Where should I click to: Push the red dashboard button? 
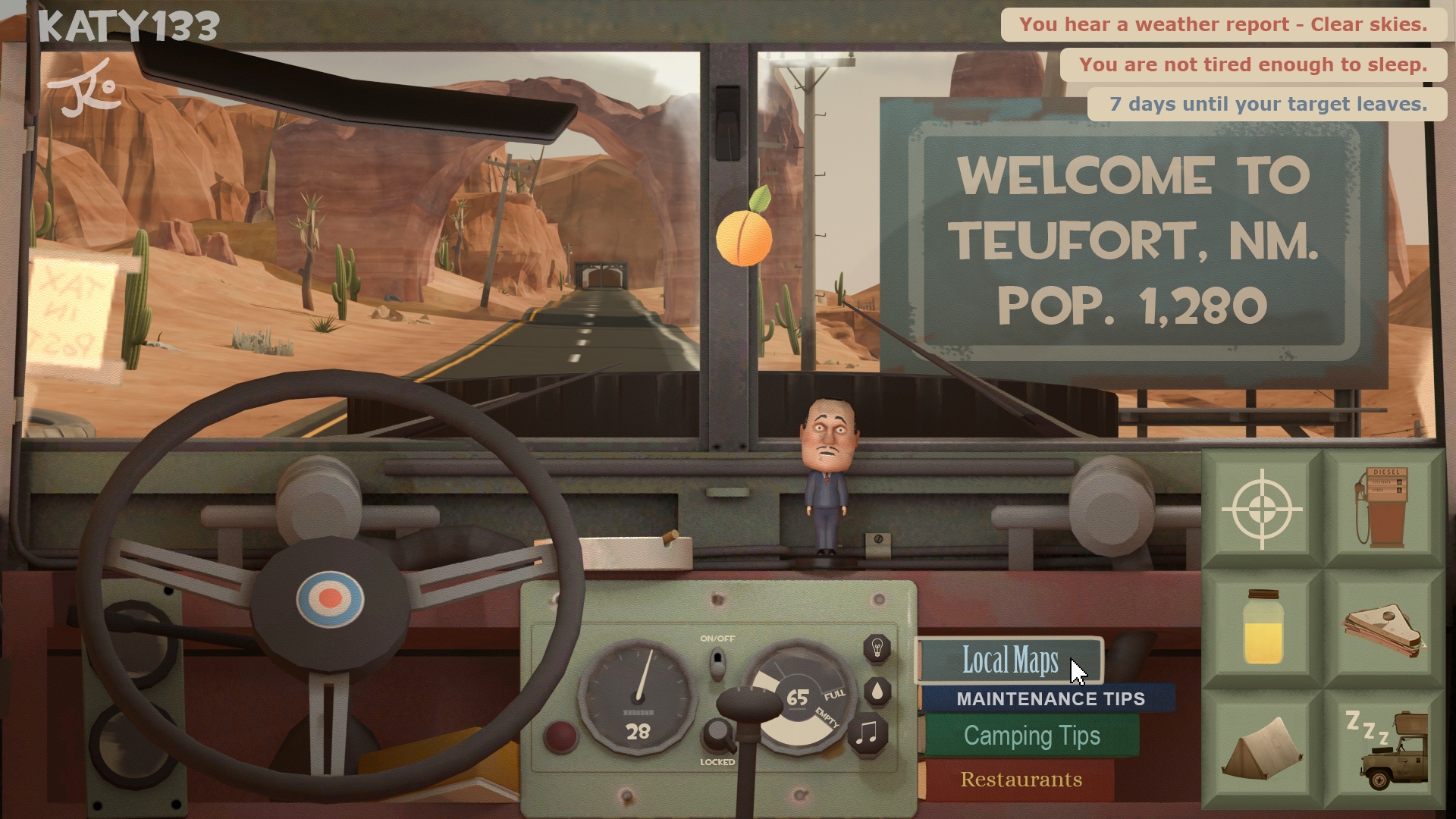coord(560,736)
